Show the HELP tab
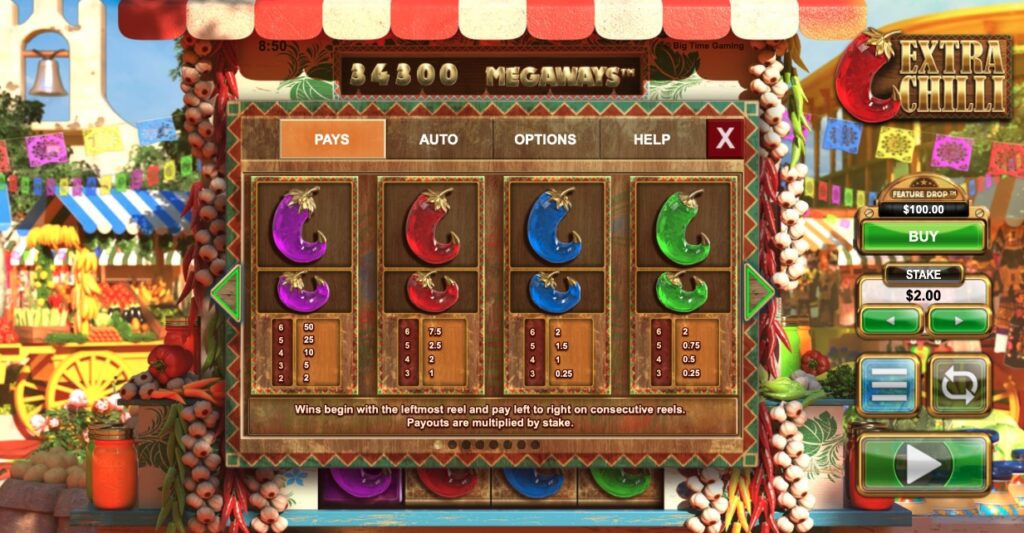Screen dimensions: 1024x533 (651, 139)
